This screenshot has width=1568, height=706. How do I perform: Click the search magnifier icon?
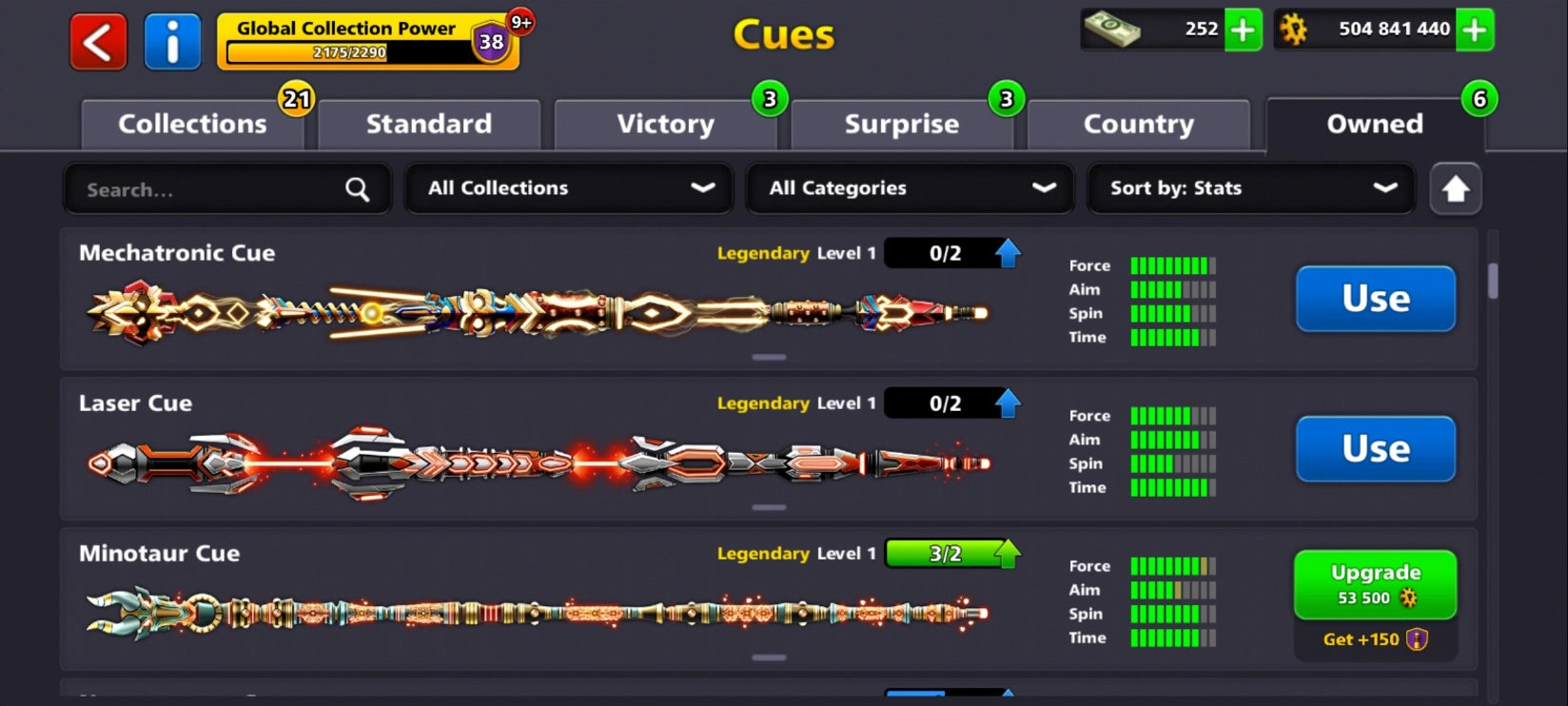[356, 188]
